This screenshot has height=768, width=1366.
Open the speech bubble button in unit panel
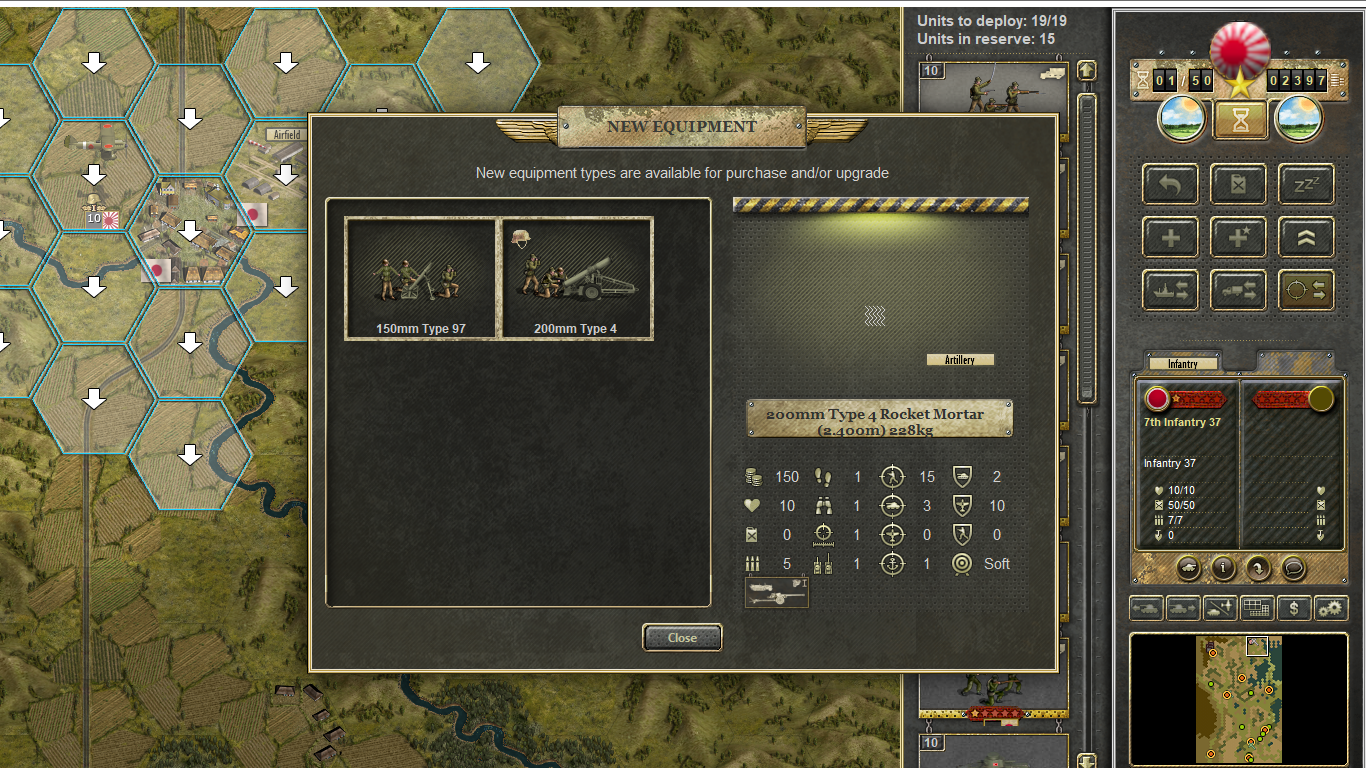tap(1293, 568)
